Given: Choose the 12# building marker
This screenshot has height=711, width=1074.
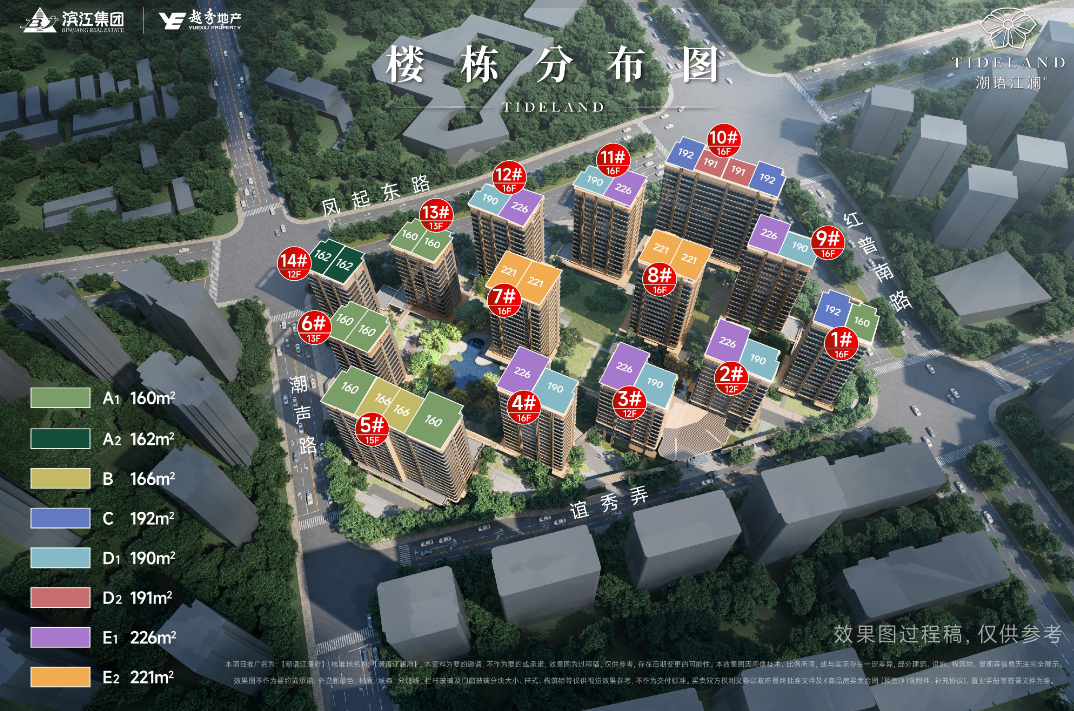Looking at the screenshot, I should coord(508,176).
